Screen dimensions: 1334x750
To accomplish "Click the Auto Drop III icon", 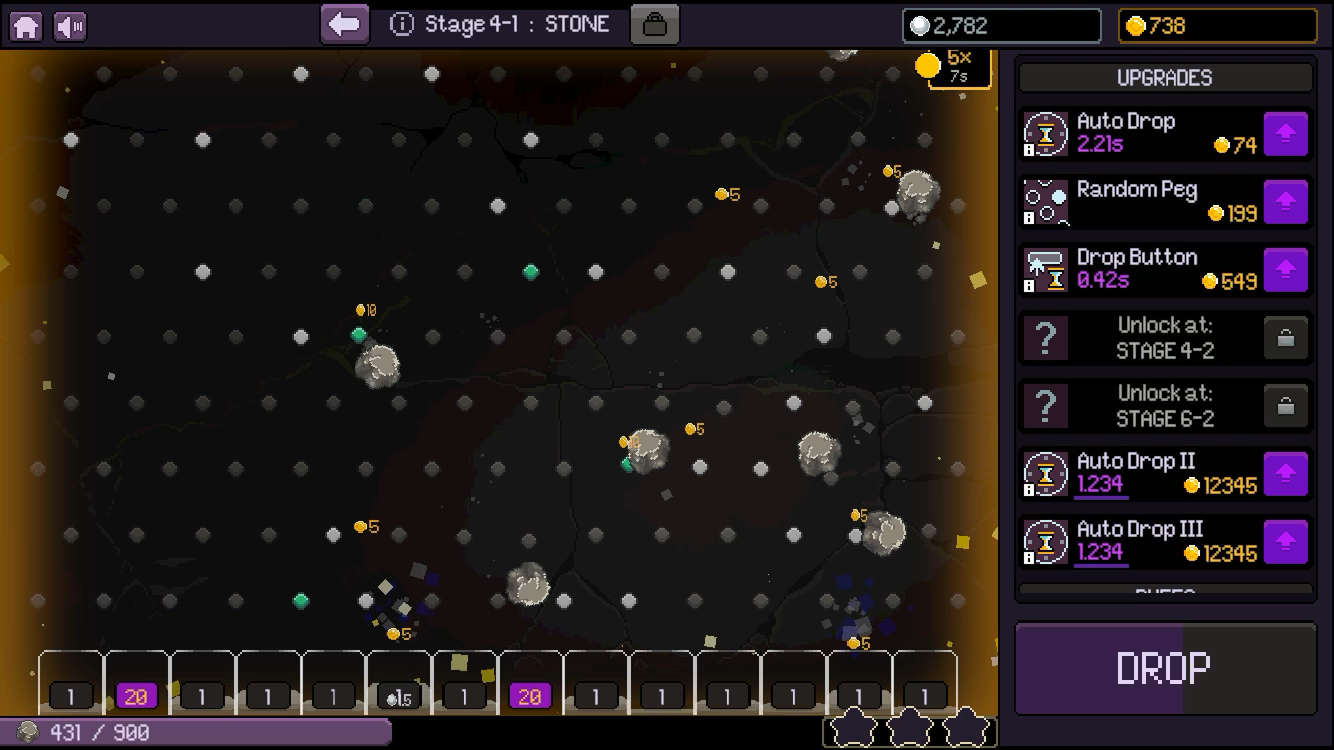I will tap(1045, 541).
